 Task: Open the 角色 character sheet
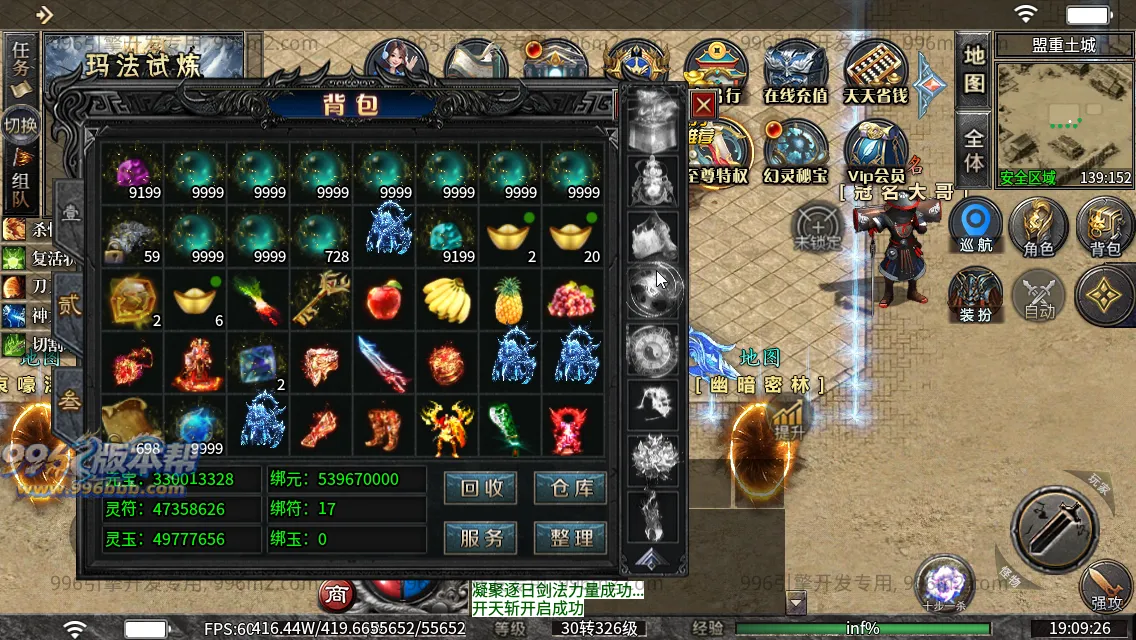coord(1039,227)
